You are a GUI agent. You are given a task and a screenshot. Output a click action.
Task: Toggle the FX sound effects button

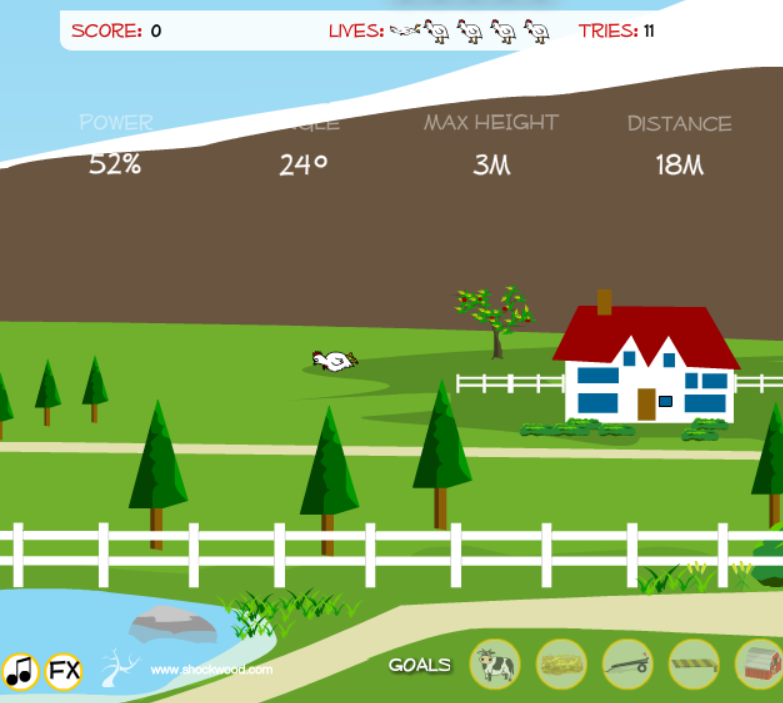tap(64, 670)
